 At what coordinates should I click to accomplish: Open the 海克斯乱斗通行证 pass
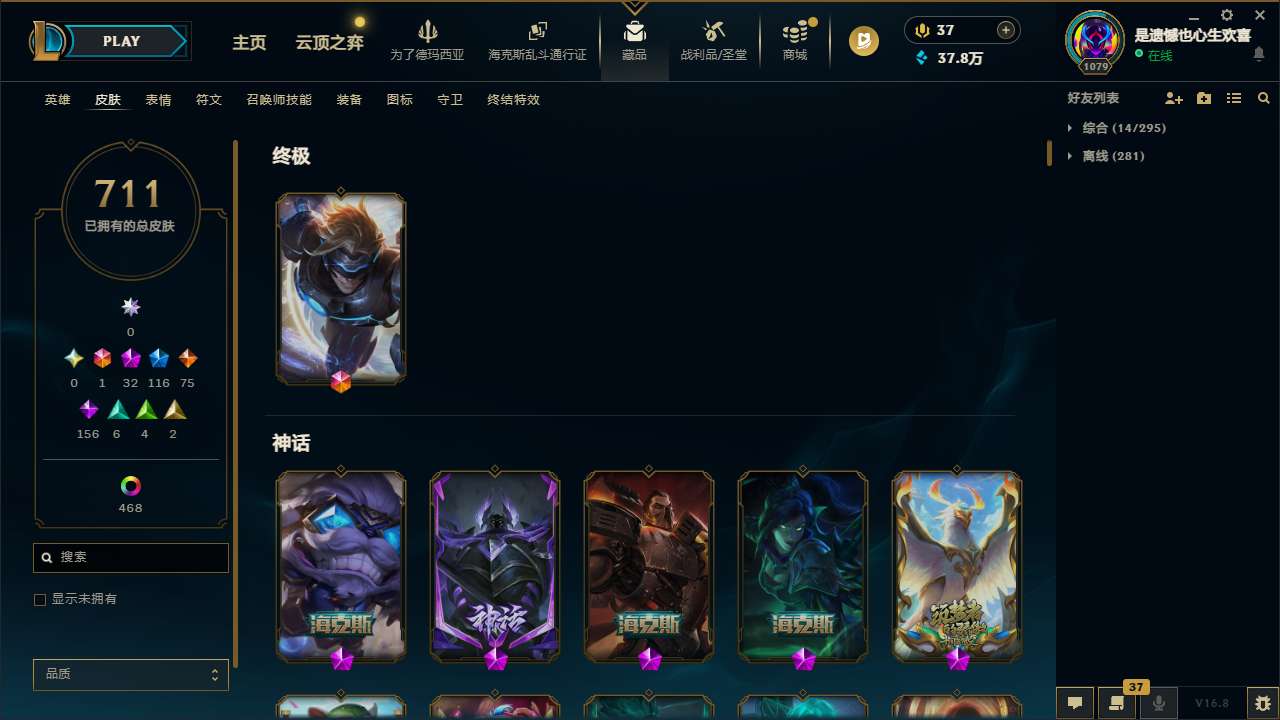pyautogui.click(x=537, y=42)
